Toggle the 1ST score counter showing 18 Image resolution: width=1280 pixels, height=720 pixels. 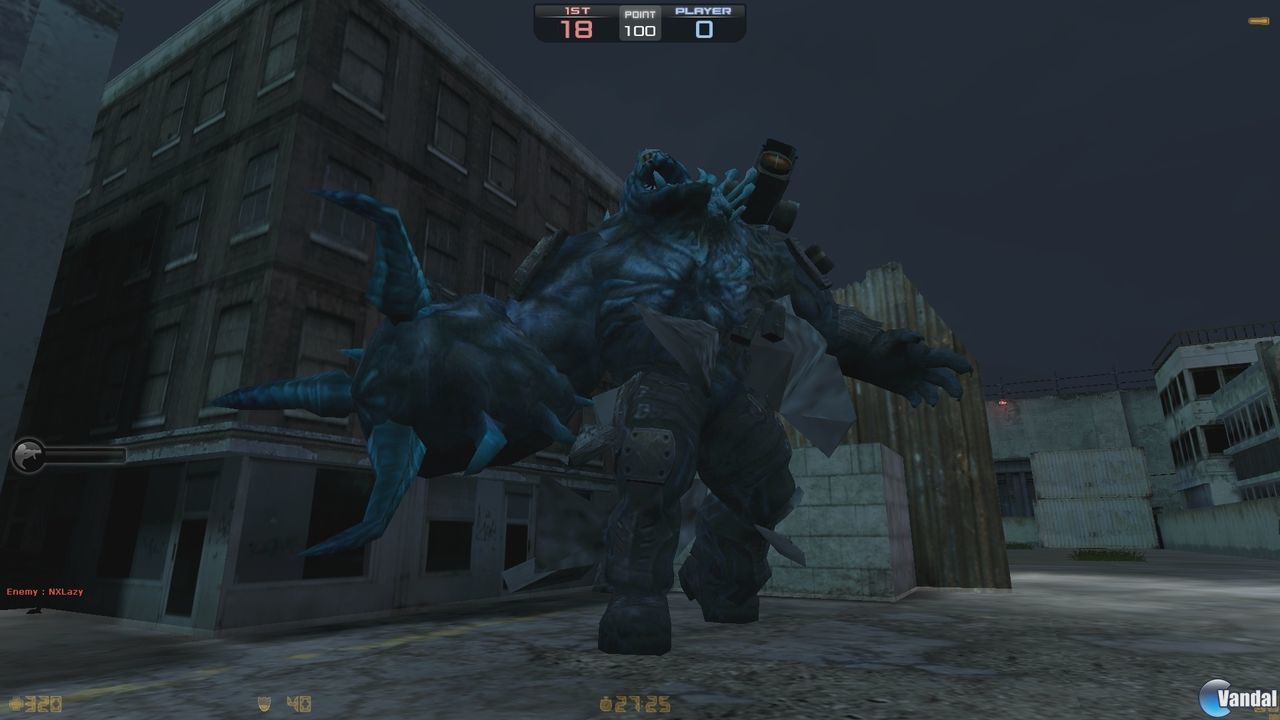(576, 29)
